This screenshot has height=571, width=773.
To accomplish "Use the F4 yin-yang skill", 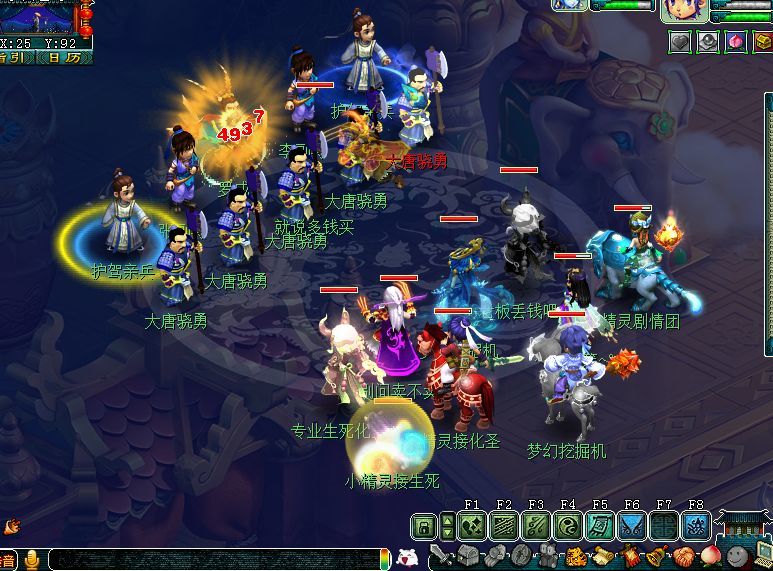I will point(568,526).
